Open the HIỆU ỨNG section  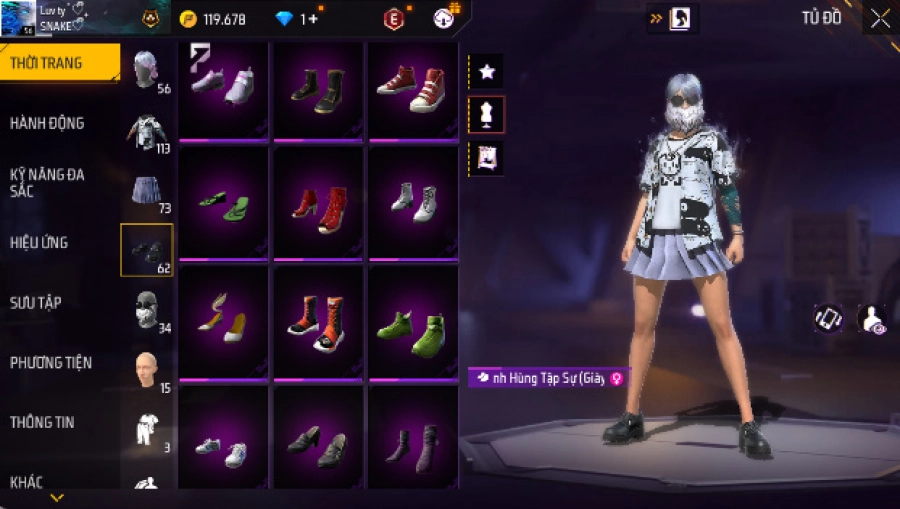coord(40,242)
